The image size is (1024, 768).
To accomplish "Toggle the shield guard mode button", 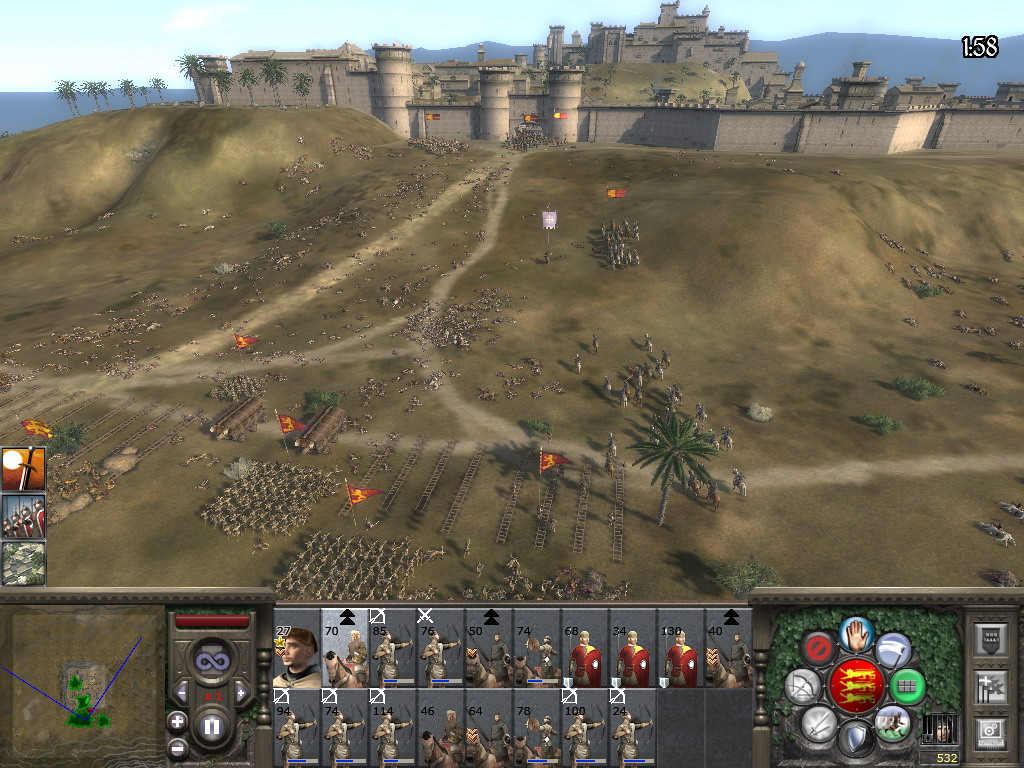I will [x=855, y=738].
